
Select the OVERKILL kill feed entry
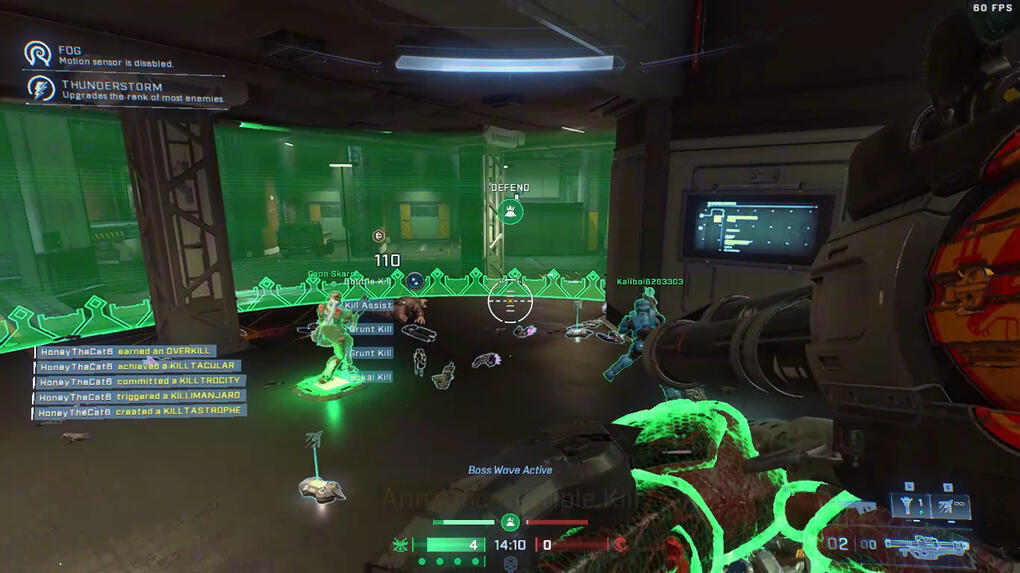pos(126,351)
